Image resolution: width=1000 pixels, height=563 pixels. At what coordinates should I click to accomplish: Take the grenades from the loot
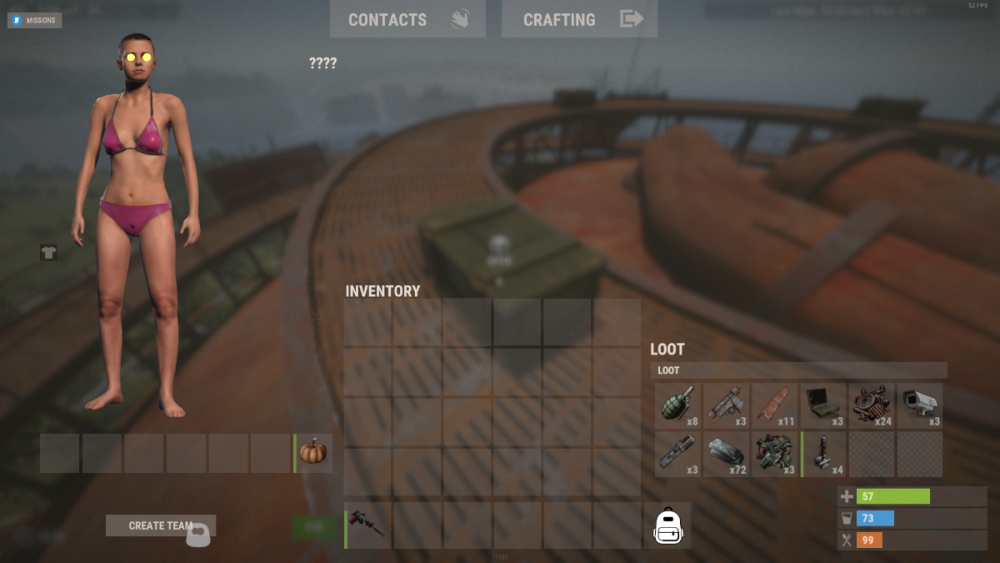[678, 406]
